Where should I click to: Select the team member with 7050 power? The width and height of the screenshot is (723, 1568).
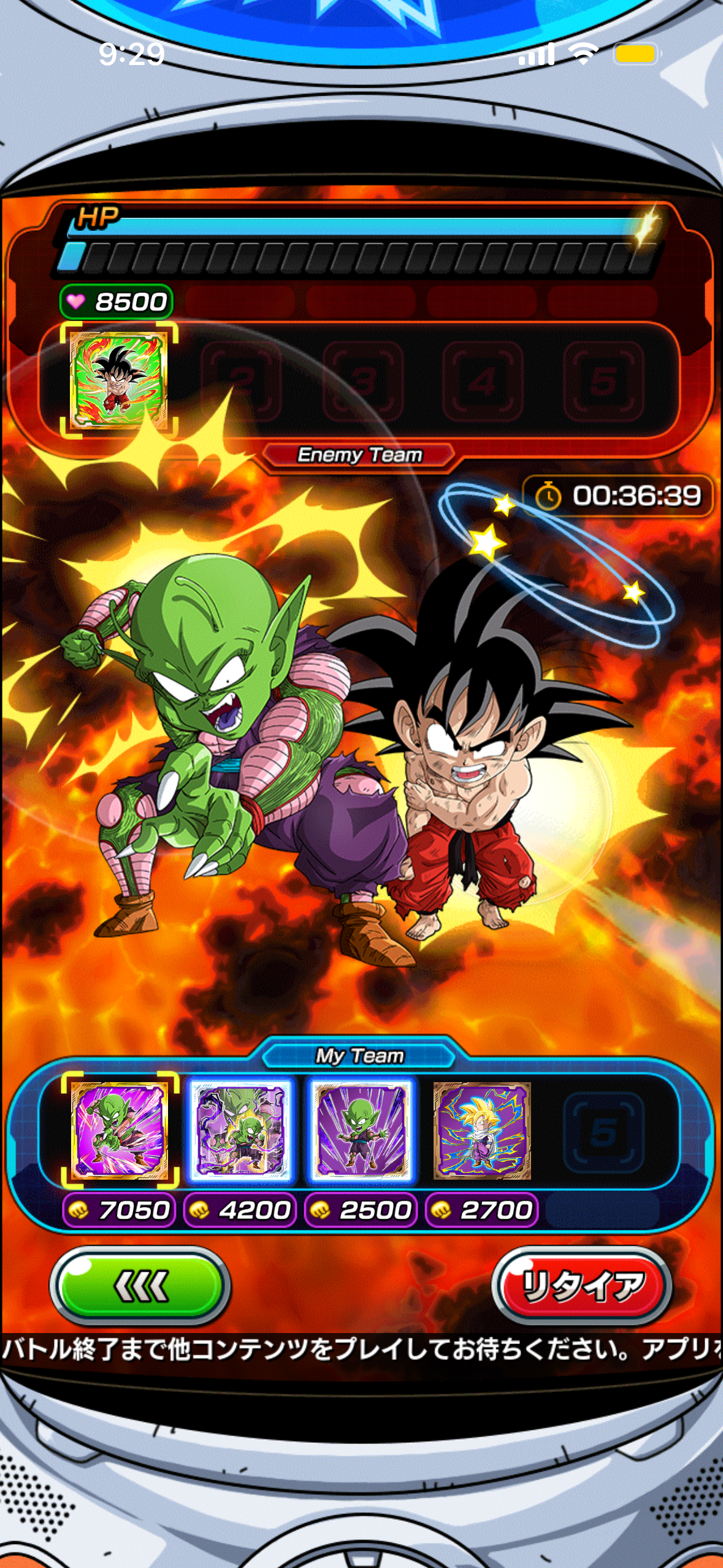click(119, 1130)
